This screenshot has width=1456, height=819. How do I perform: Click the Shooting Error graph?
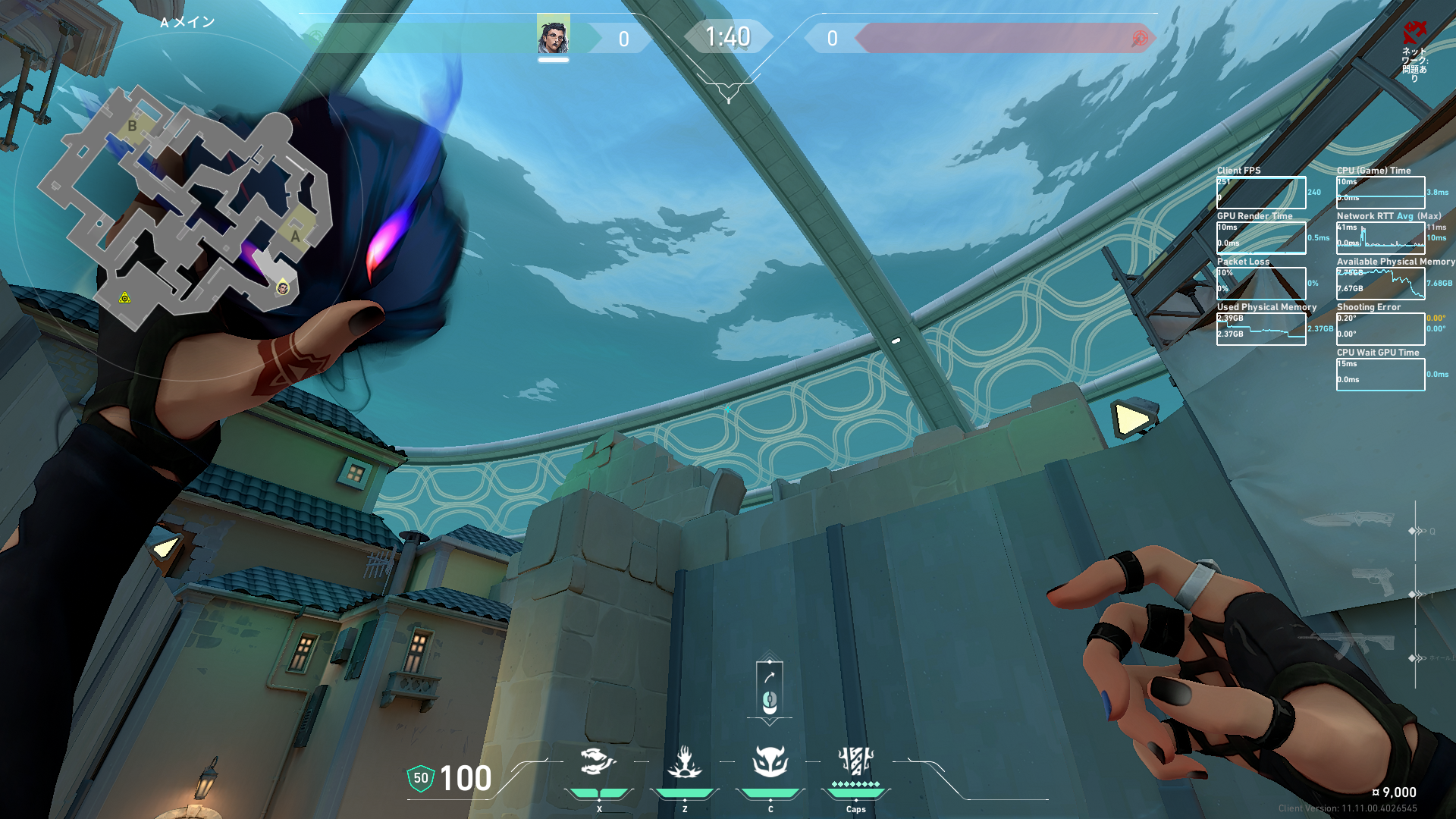point(1380,329)
